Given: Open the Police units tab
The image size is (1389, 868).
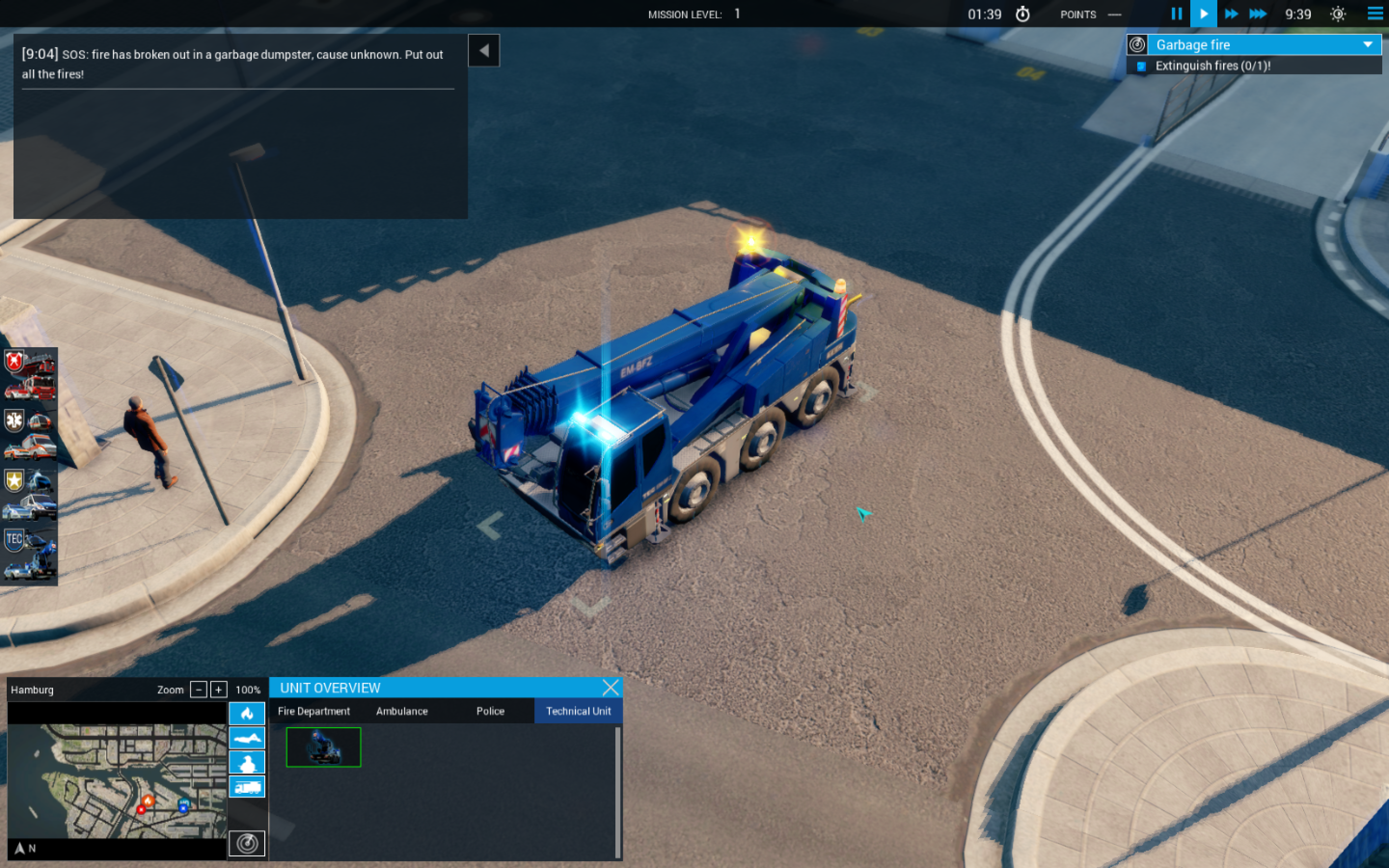Looking at the screenshot, I should (490, 711).
